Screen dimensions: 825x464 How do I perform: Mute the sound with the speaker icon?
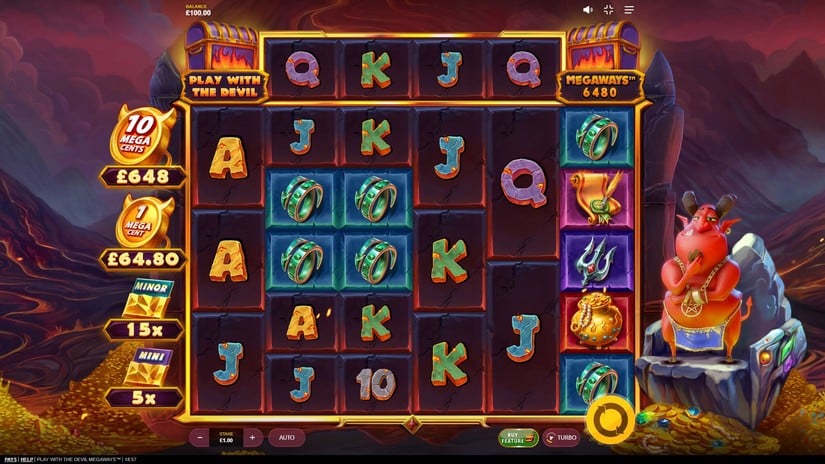coord(588,9)
